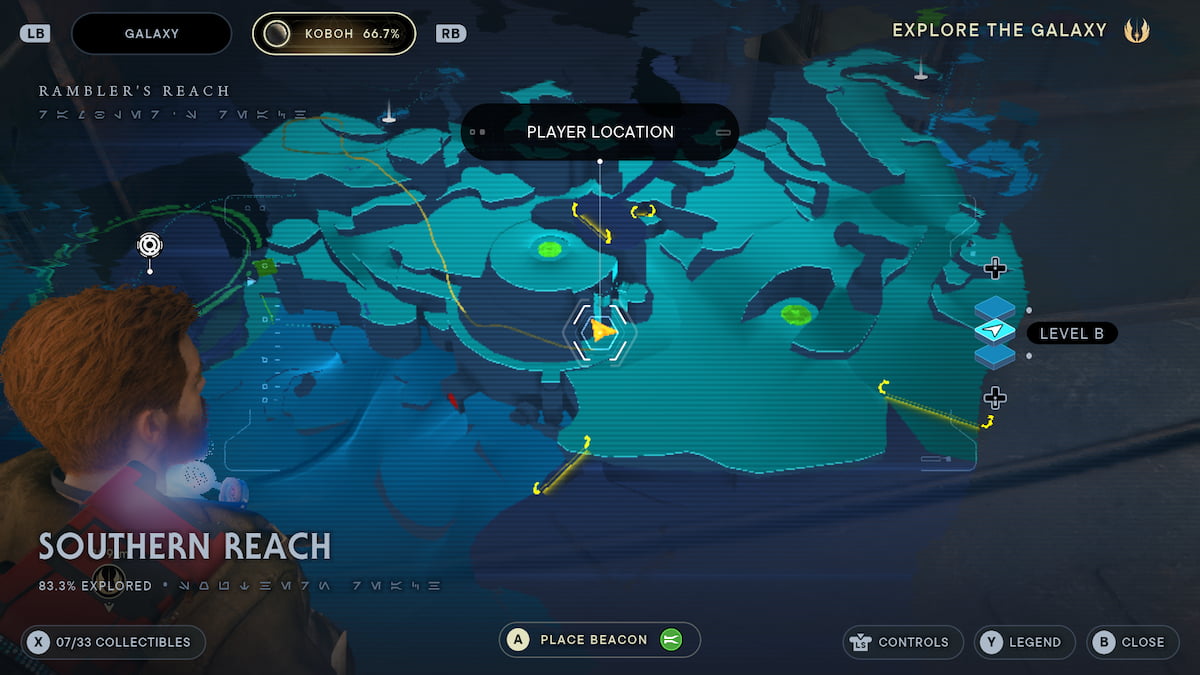The width and height of the screenshot is (1200, 675).
Task: Switch to the Galaxy map tab
Action: click(151, 33)
